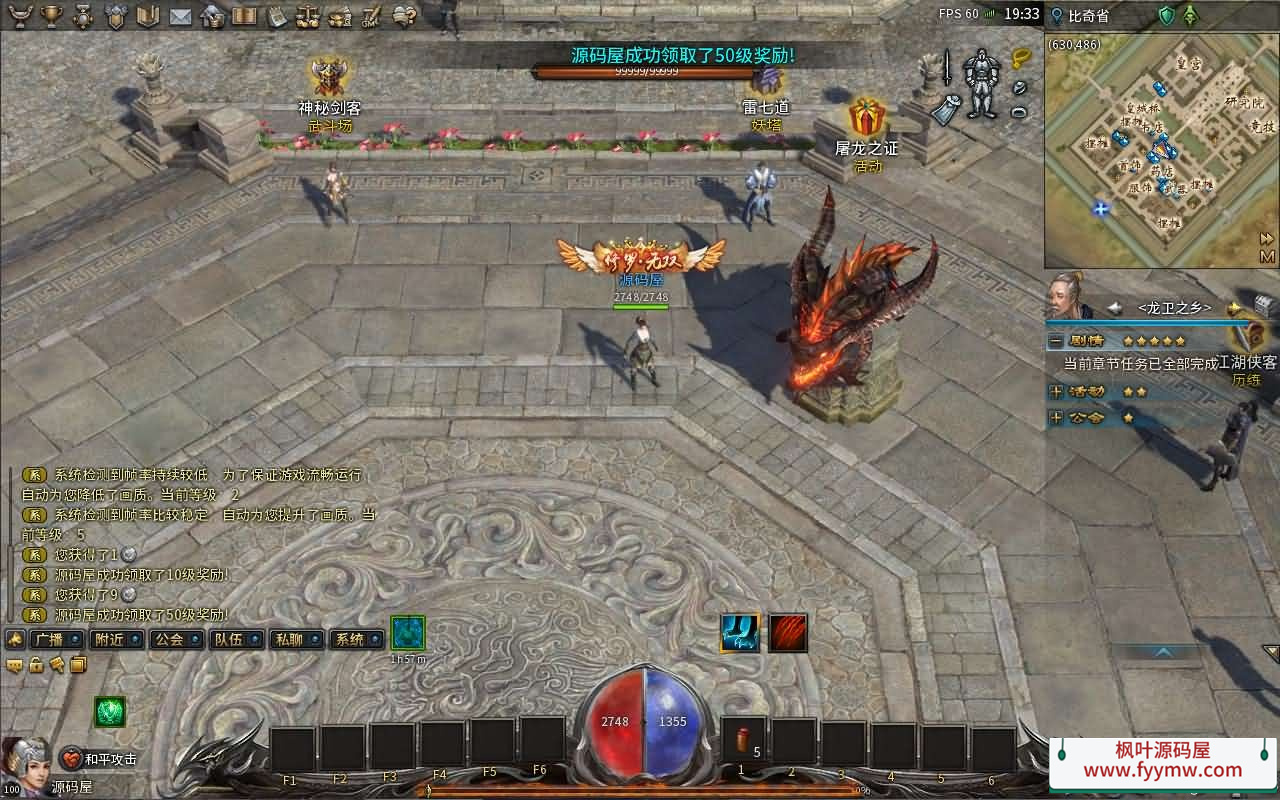Open the mail envelope icon

(x=180, y=16)
